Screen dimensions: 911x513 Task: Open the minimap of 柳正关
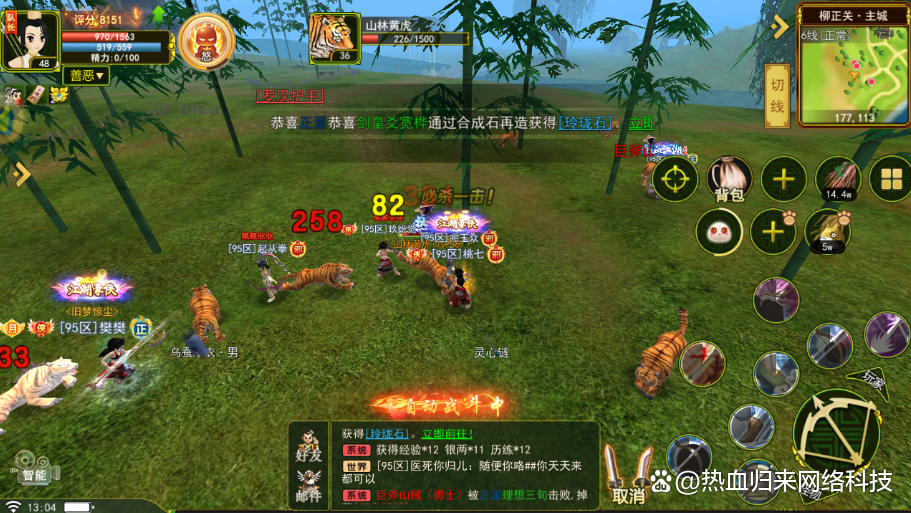coord(853,67)
